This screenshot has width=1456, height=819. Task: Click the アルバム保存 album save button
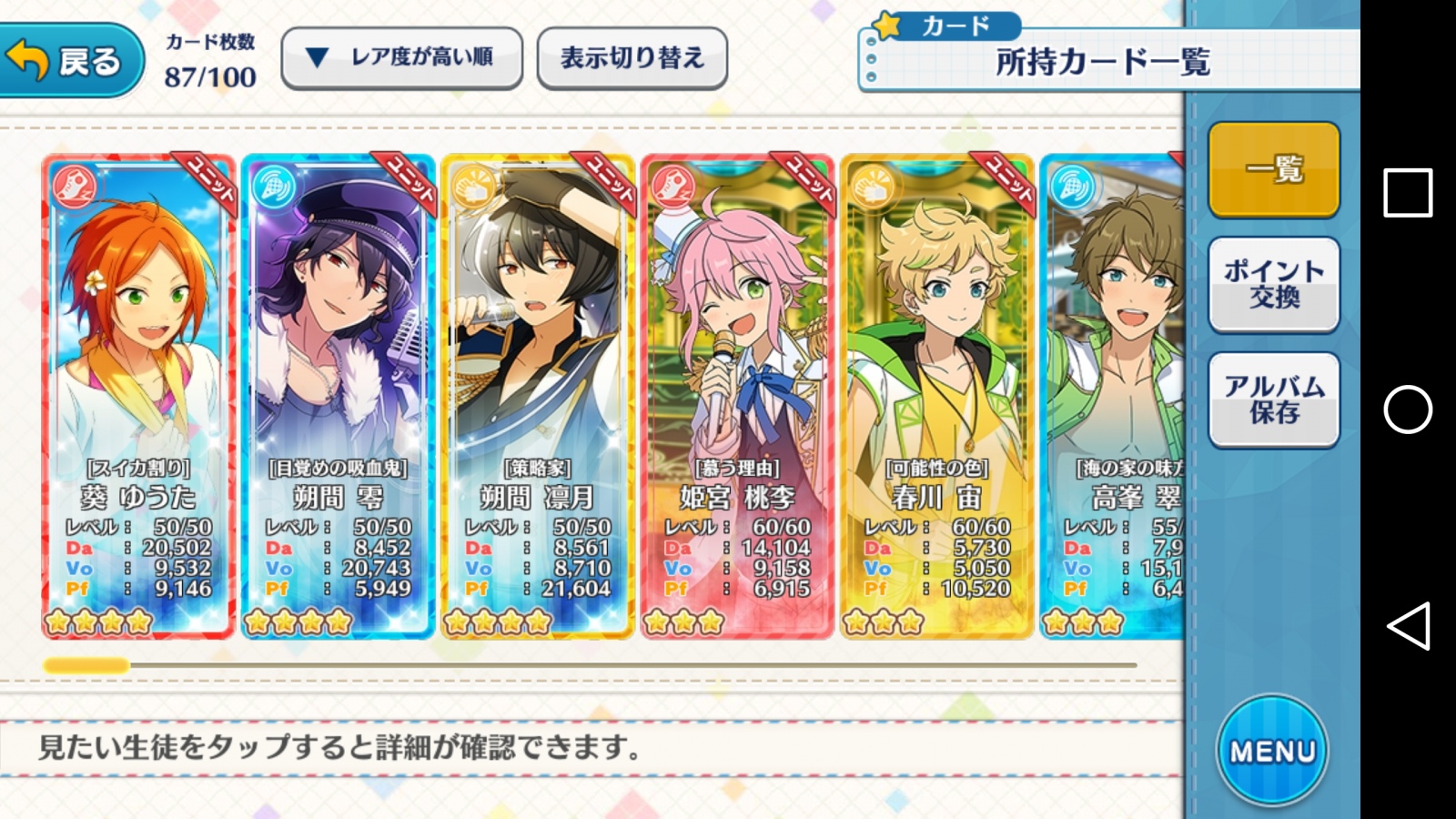click(1274, 399)
